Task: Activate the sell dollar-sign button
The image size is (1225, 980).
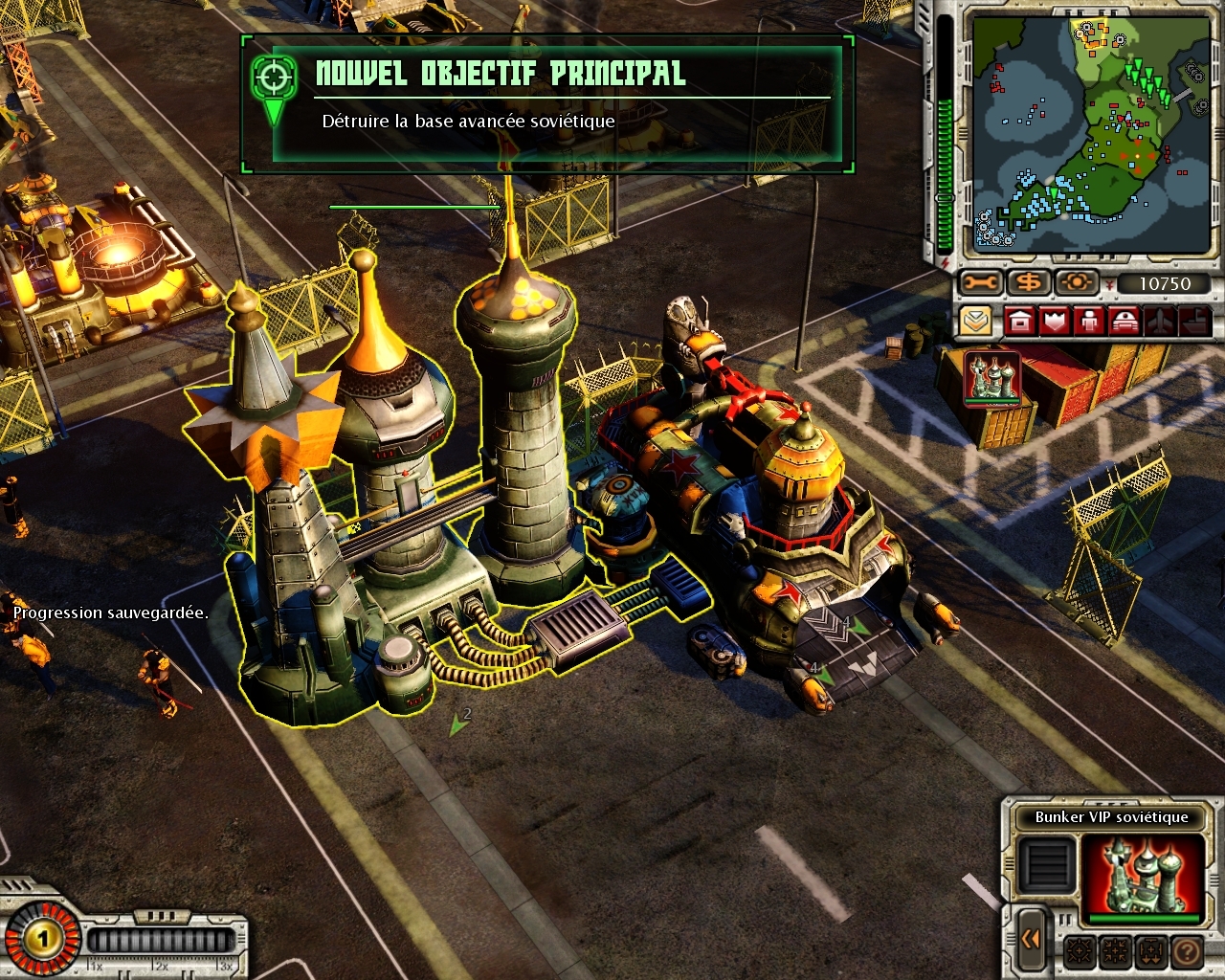Action: click(x=1029, y=283)
